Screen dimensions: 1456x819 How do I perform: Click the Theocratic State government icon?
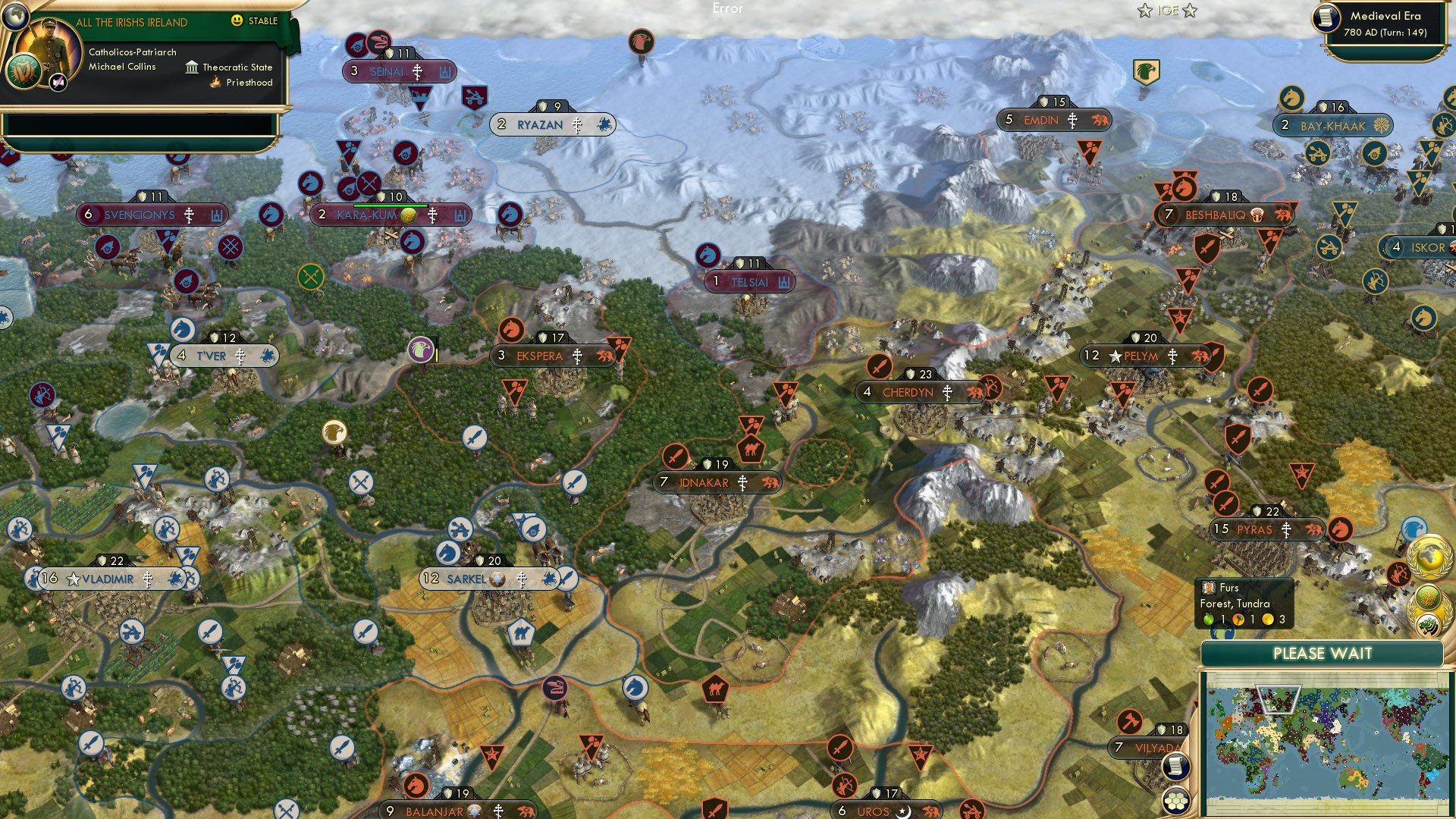pos(191,67)
